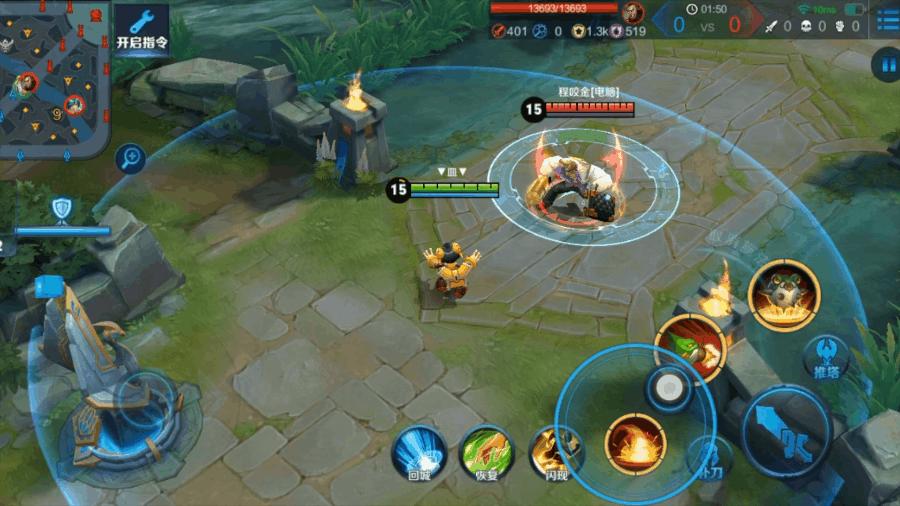The height and width of the screenshot is (506, 900).
Task: Trigger the horned beast ultimate skill
Action: click(x=785, y=292)
